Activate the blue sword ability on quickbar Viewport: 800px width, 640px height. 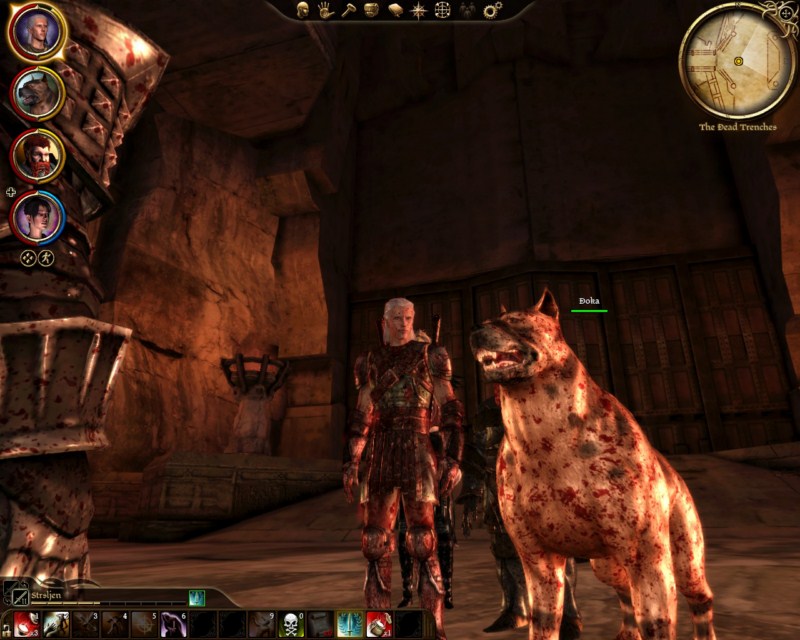(349, 624)
